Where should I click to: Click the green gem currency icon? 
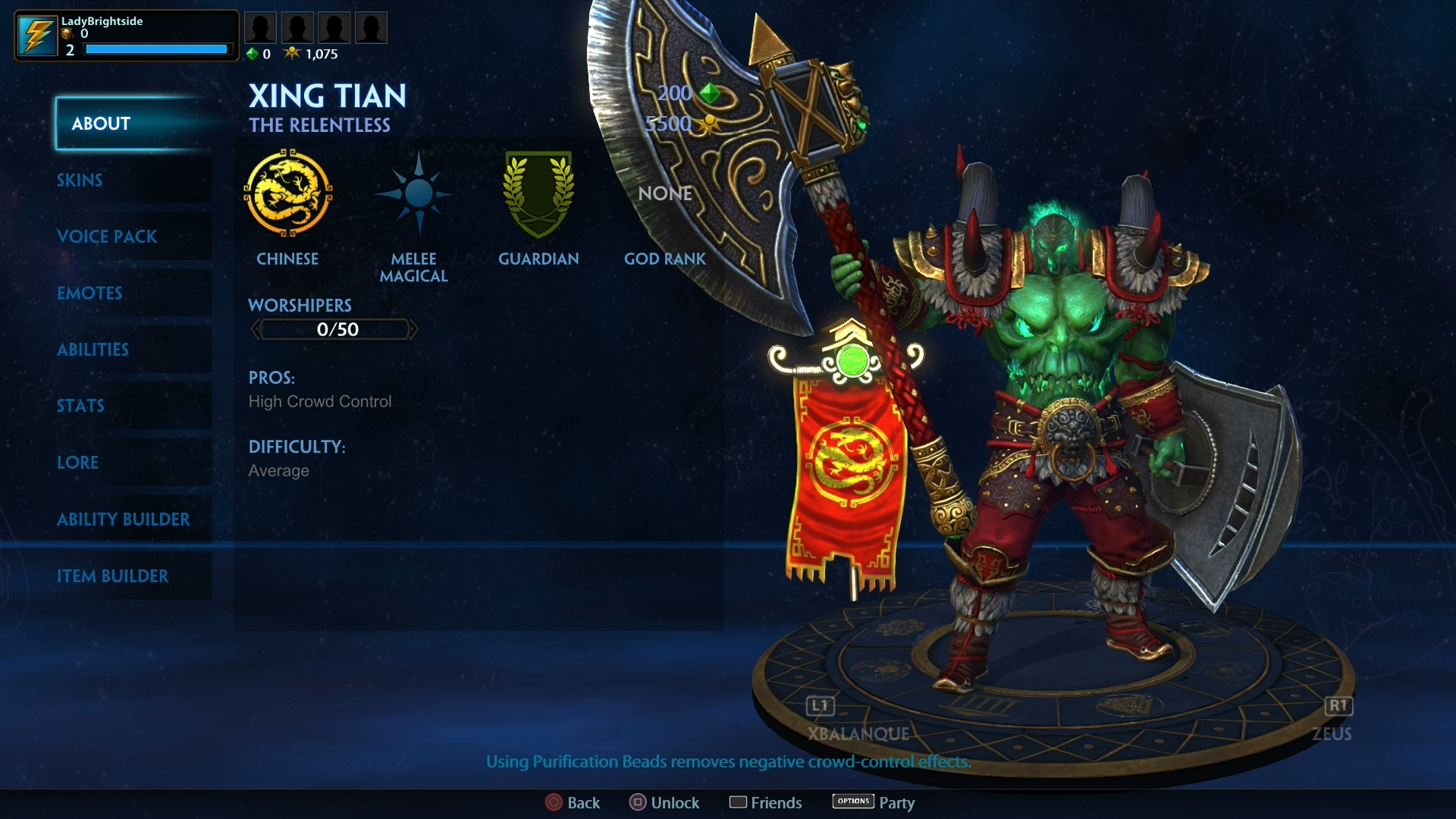click(x=253, y=53)
